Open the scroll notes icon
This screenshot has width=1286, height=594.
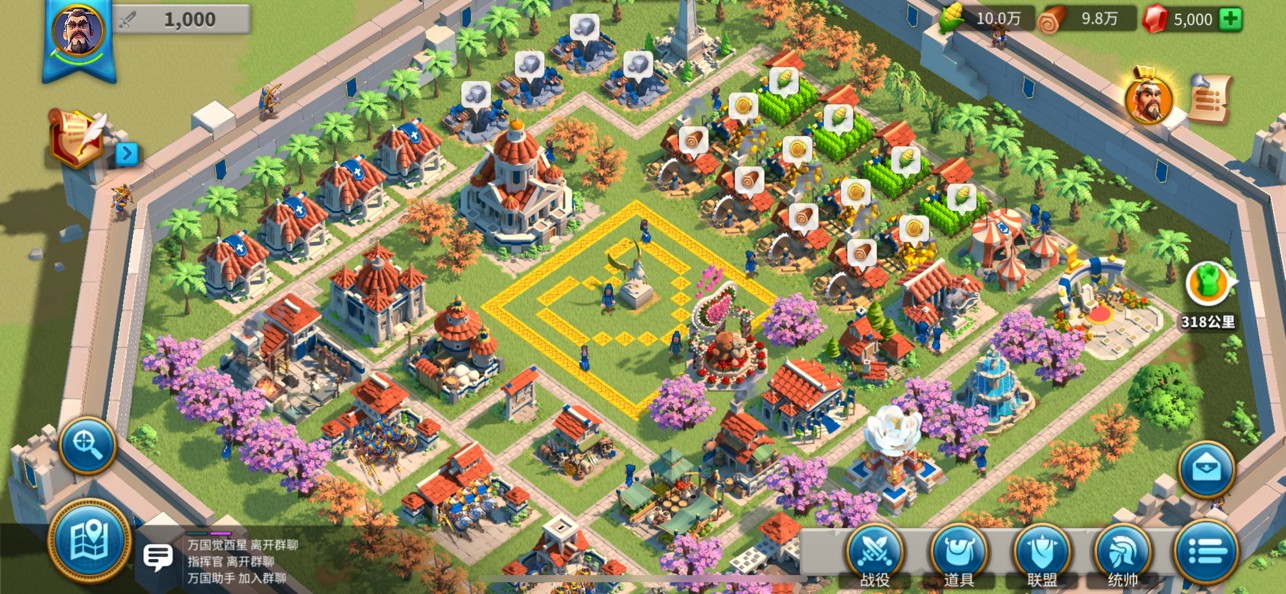coord(1210,99)
